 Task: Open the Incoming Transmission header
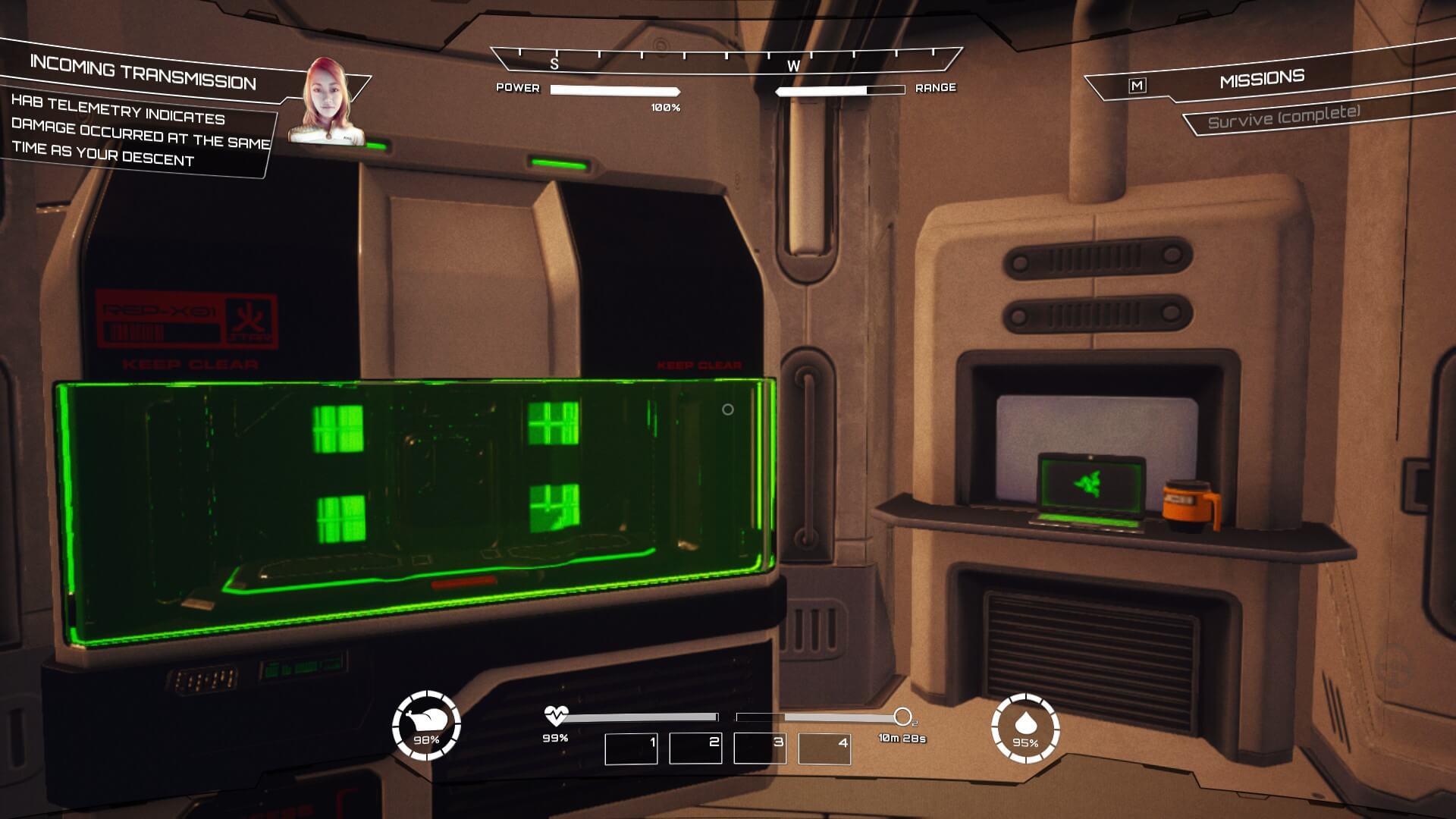(143, 74)
